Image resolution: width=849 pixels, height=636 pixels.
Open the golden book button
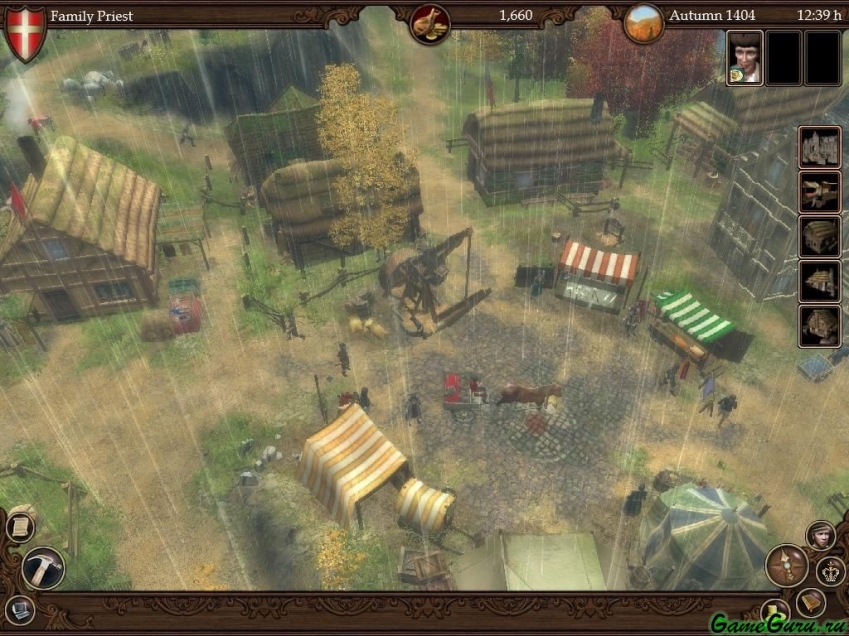(811, 602)
